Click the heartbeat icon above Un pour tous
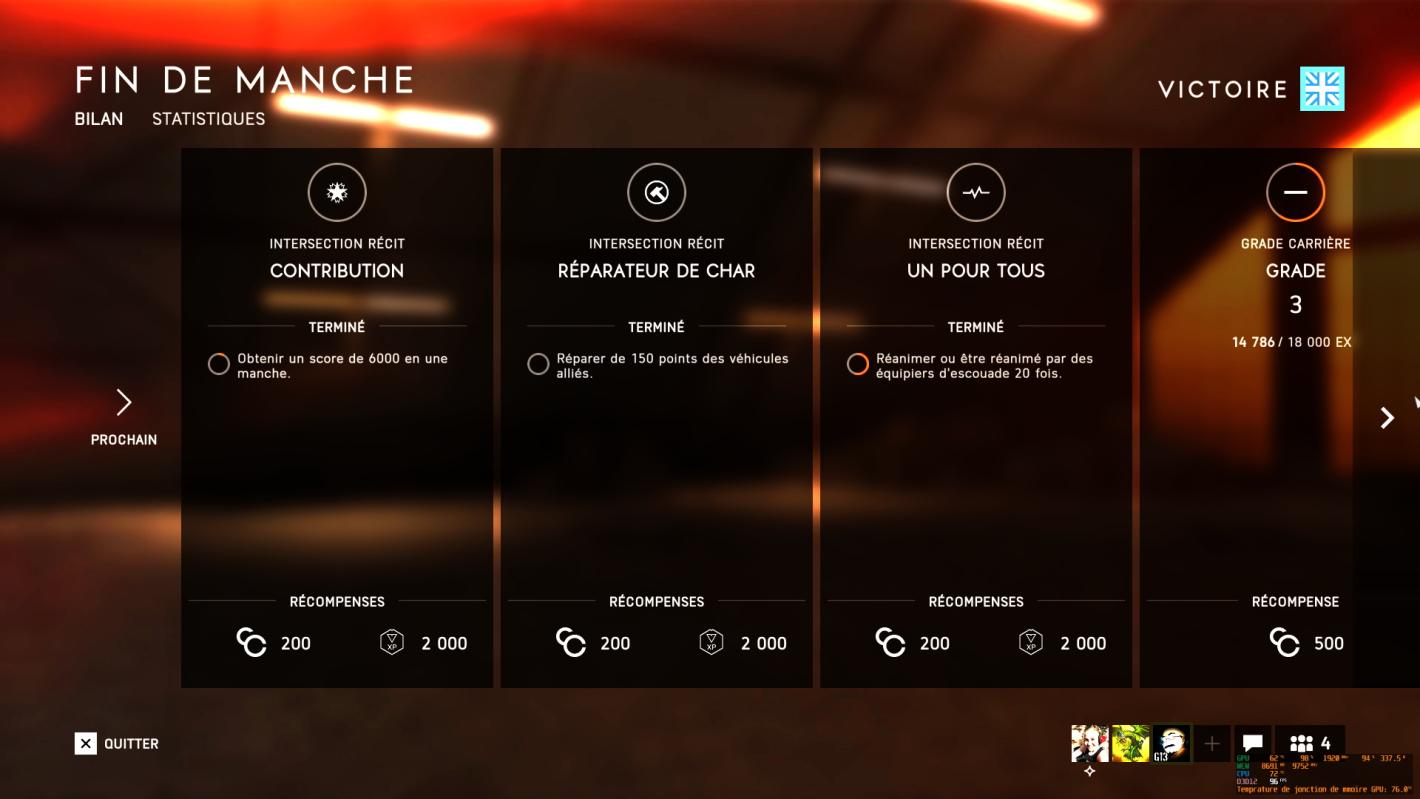 [x=975, y=192]
